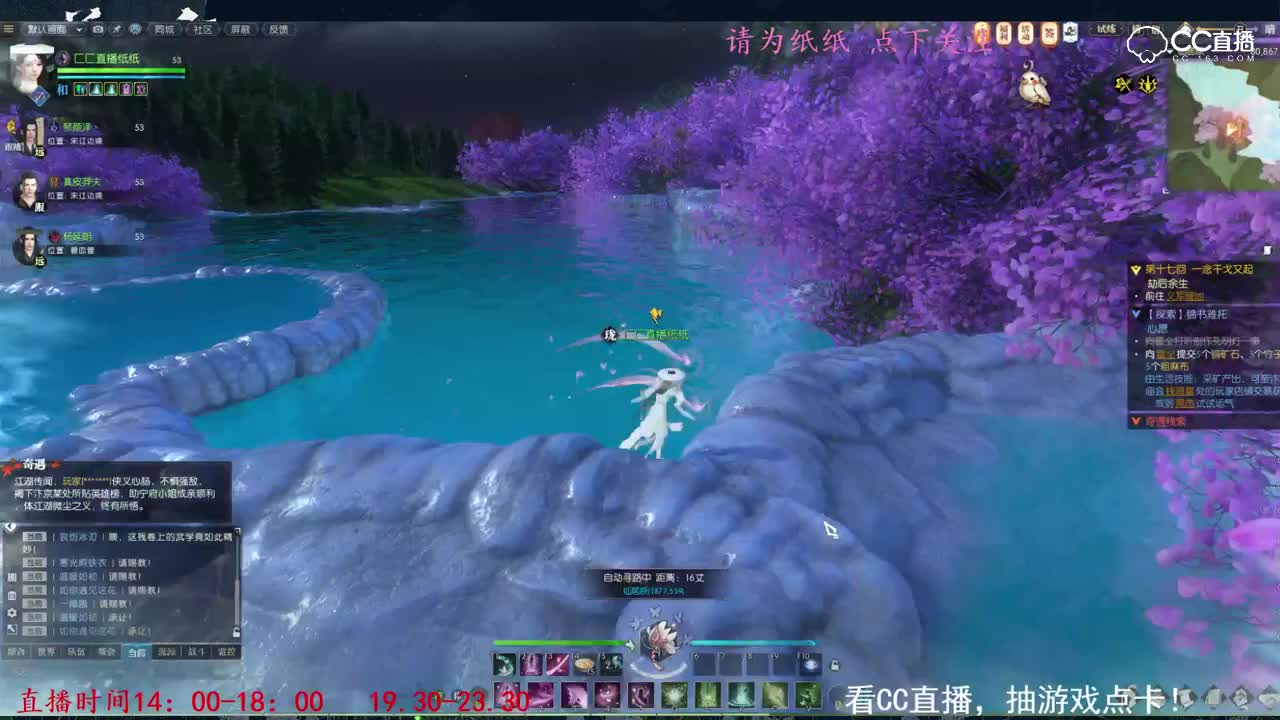Click the 反馈 feedback button
The height and width of the screenshot is (720, 1280).
click(282, 29)
